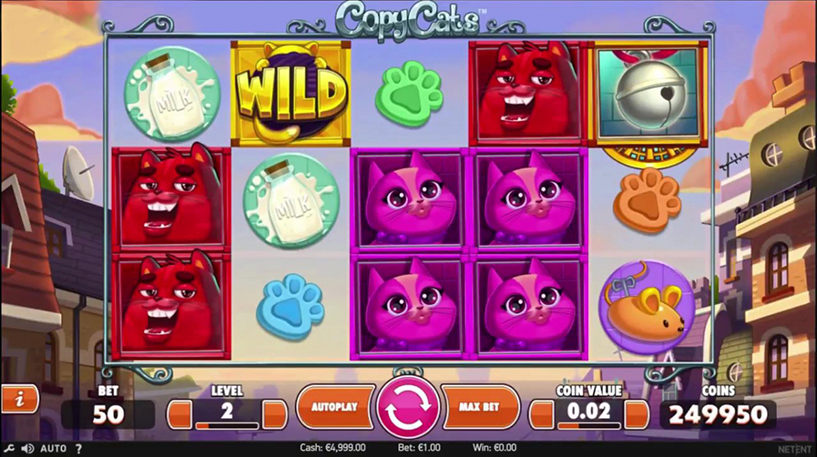817x457 pixels.
Task: Click the AUTO option in bottom bar
Action: tap(53, 449)
